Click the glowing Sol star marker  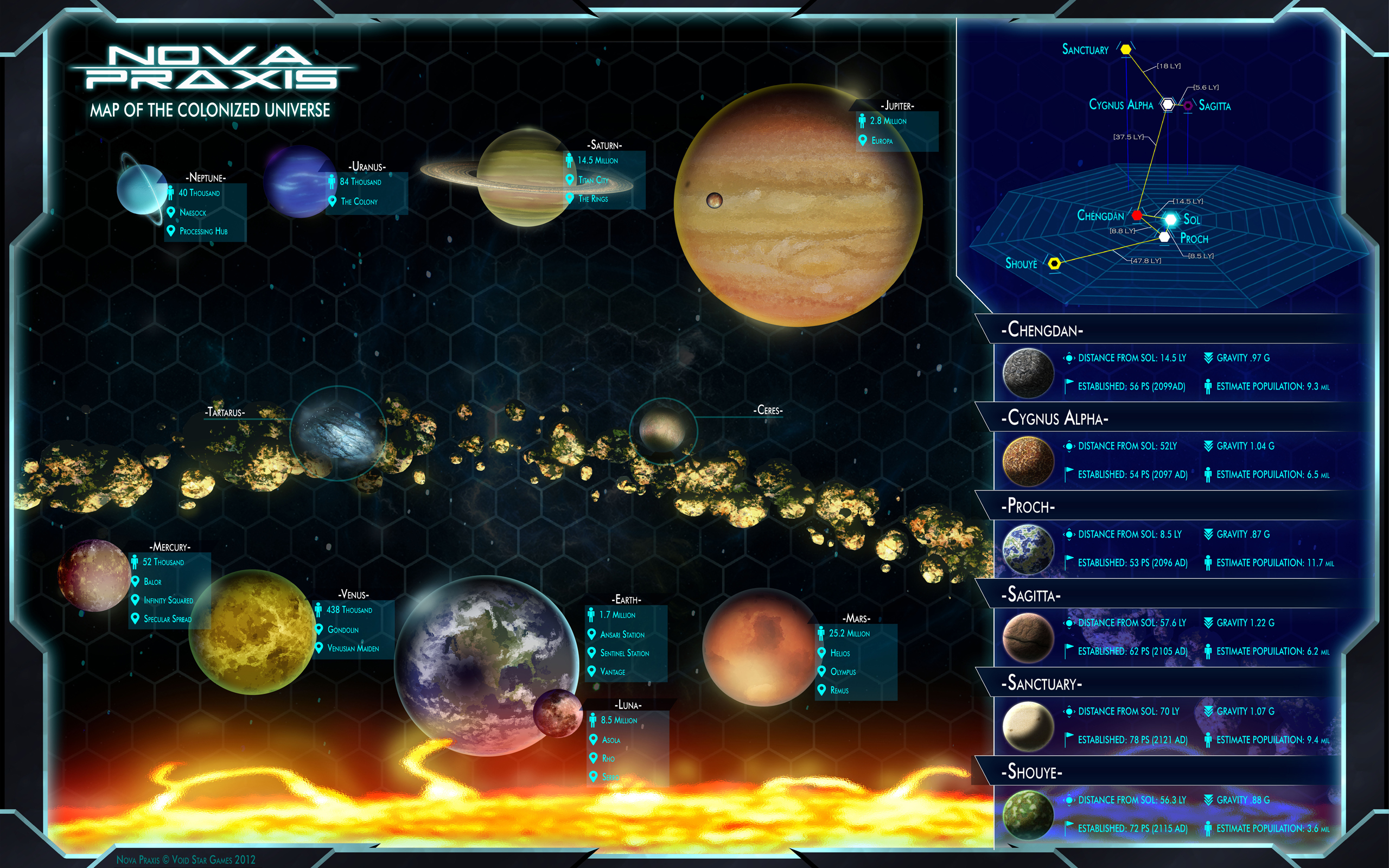tap(1170, 219)
